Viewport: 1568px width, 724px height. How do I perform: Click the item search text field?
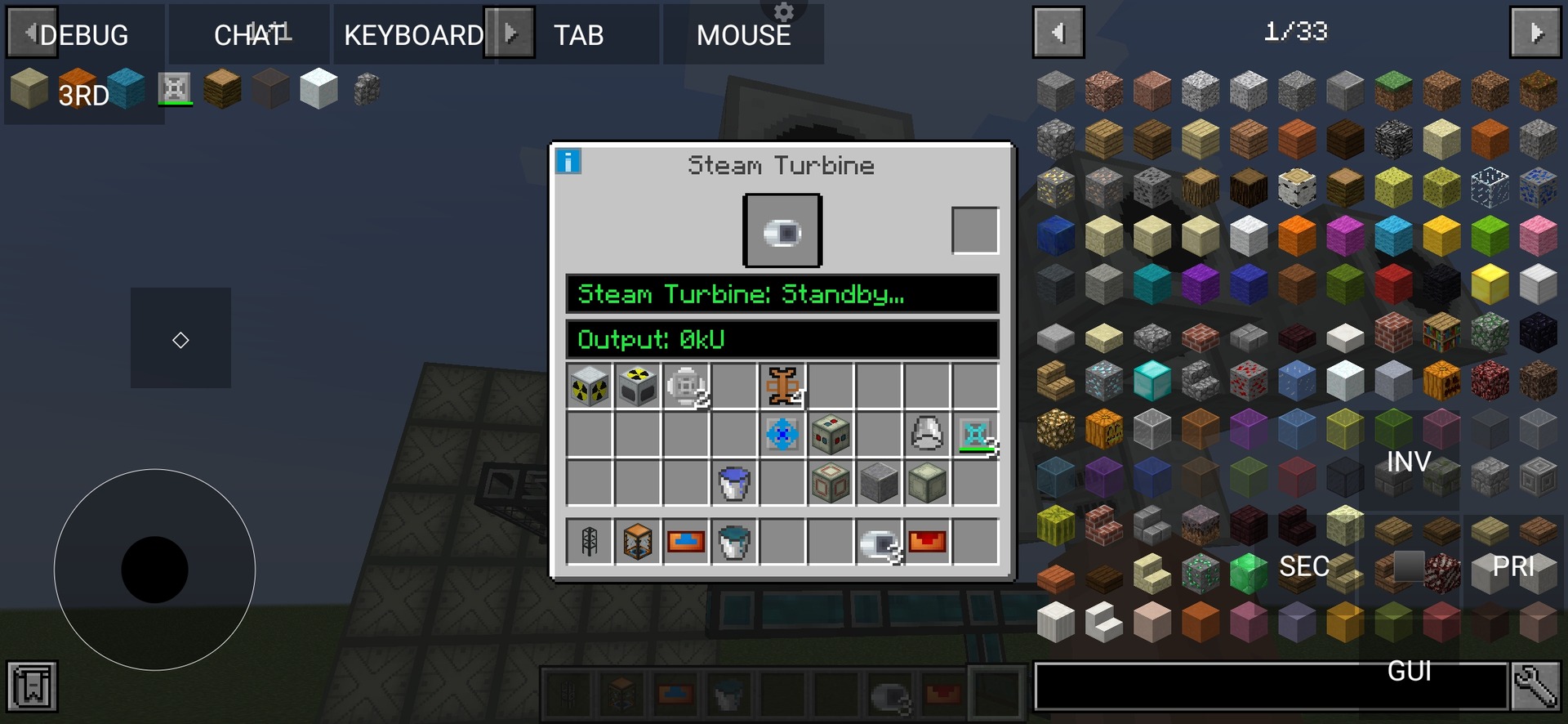[x=1270, y=686]
